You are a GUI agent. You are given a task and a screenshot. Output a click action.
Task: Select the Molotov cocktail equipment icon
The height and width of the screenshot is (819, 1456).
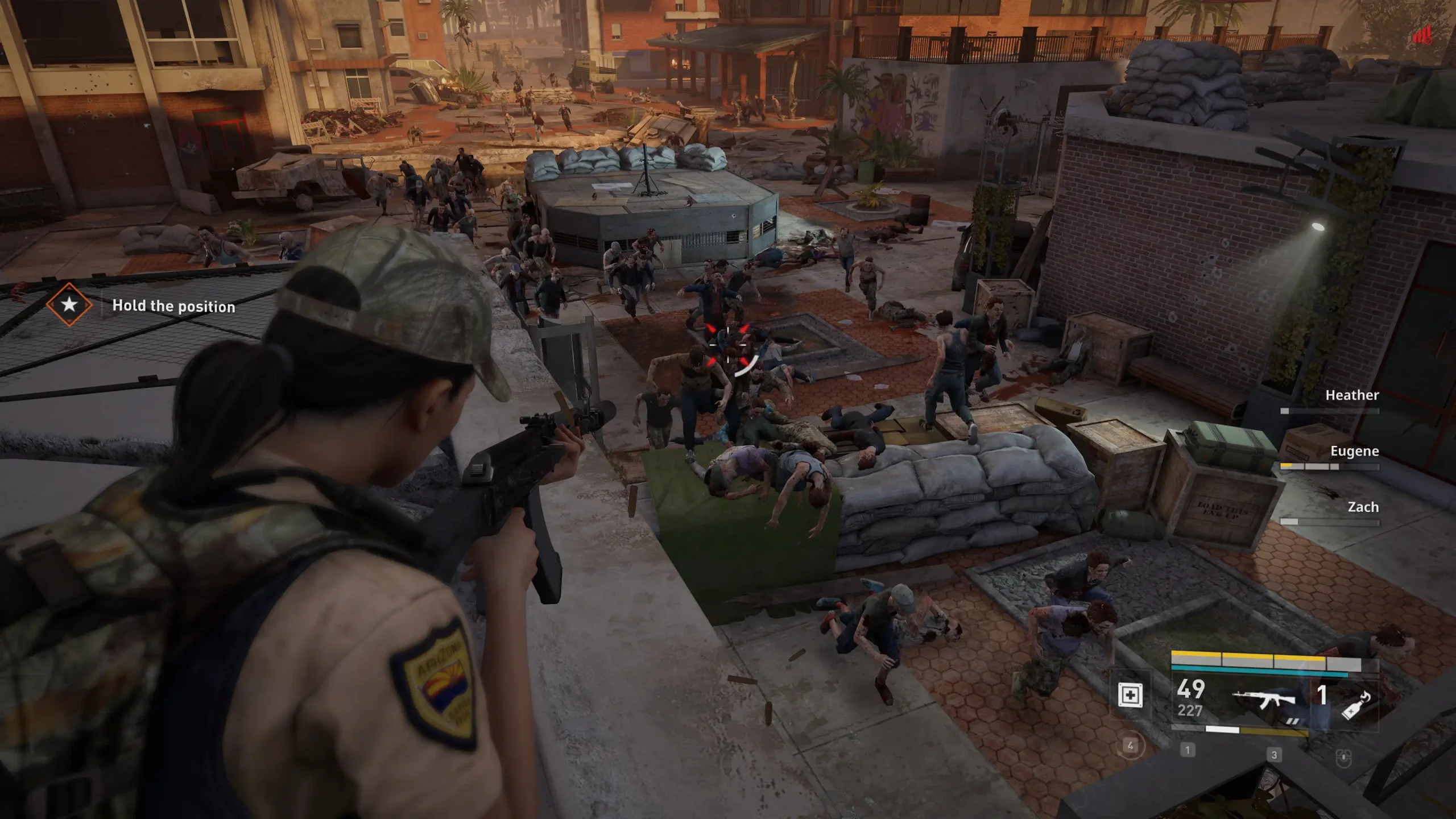pos(1356,706)
